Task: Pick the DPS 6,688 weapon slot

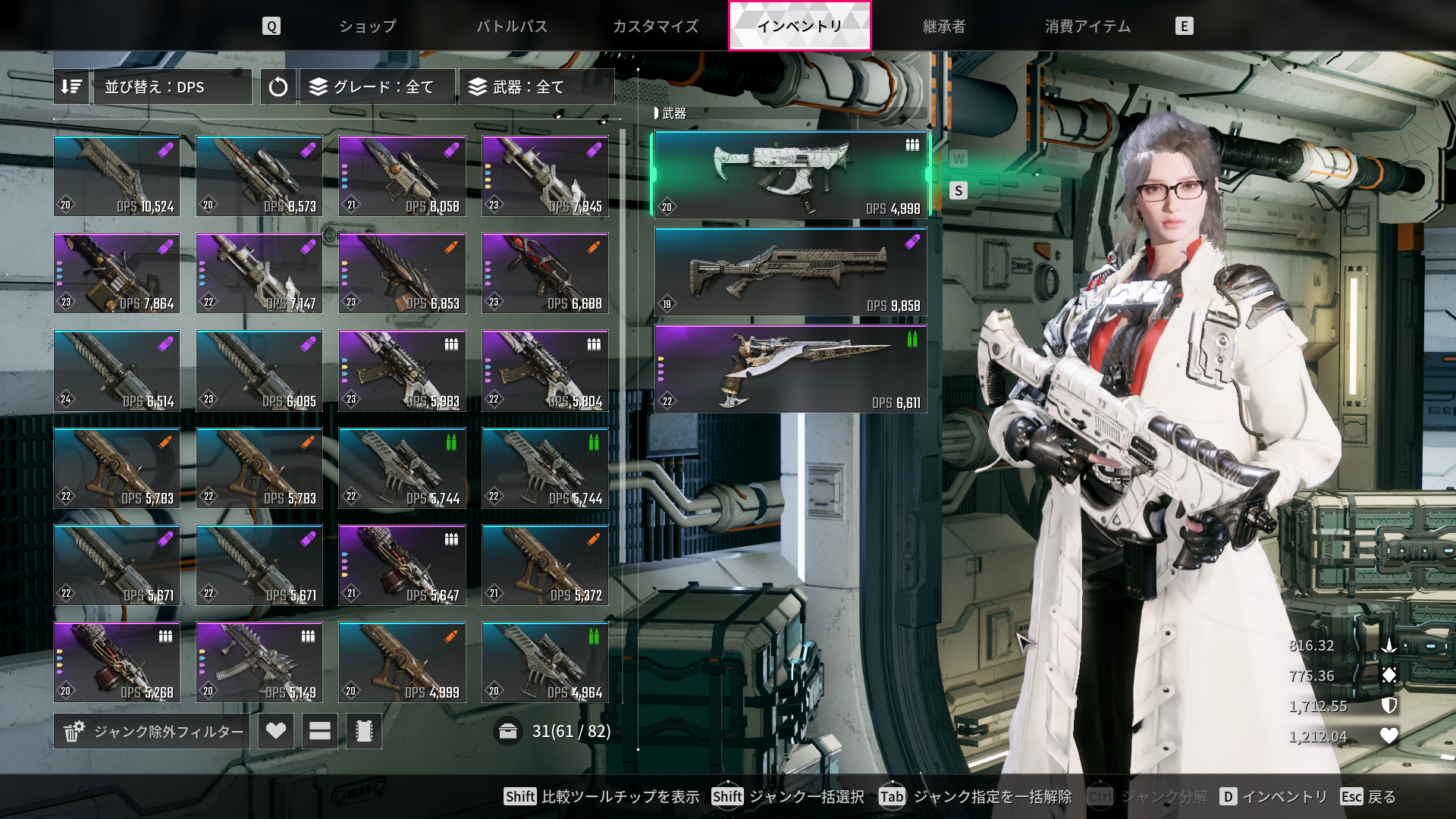Action: [545, 273]
